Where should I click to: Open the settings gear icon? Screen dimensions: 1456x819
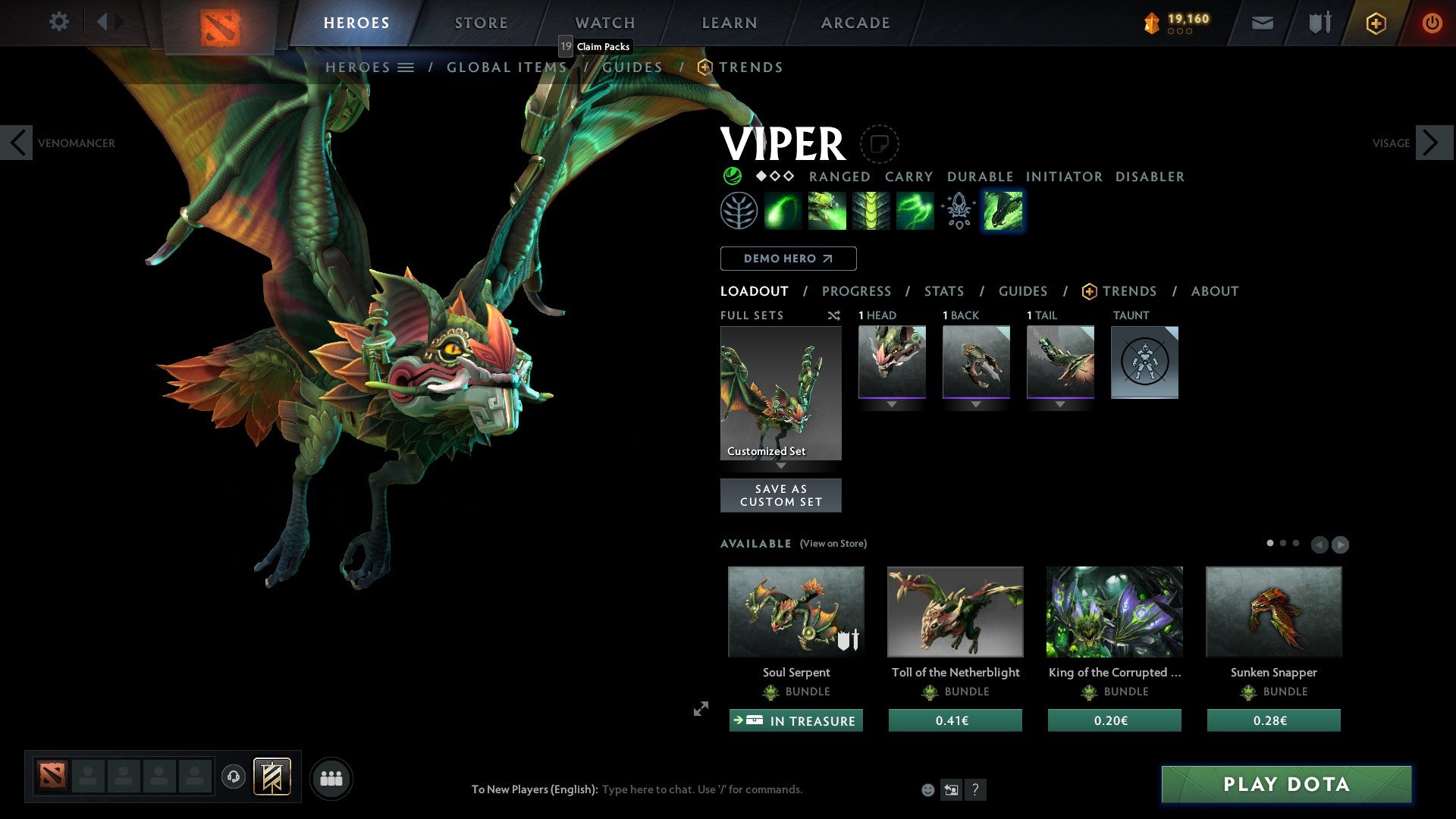pyautogui.click(x=58, y=22)
